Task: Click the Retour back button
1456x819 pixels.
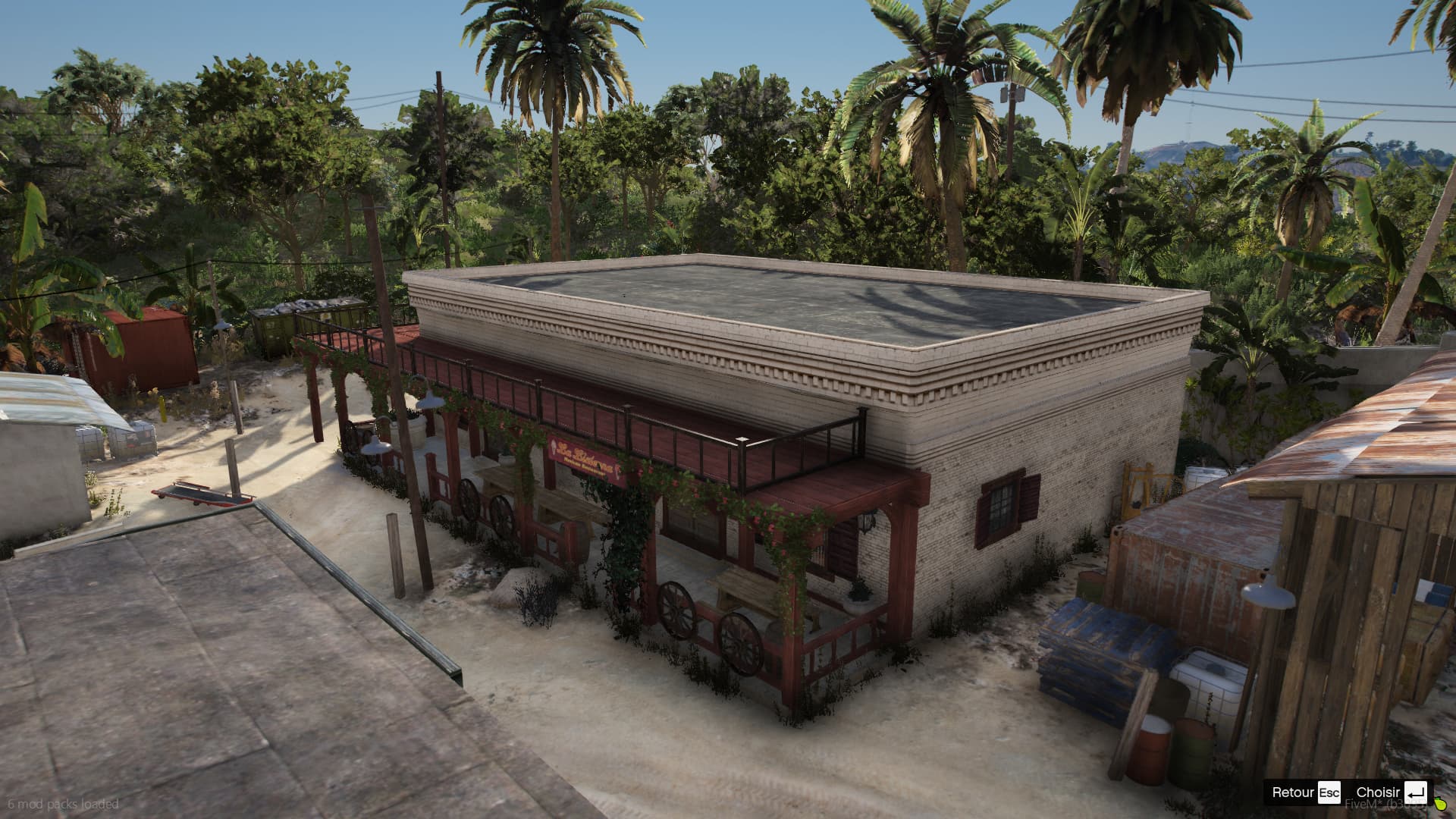Action: (x=1306, y=792)
